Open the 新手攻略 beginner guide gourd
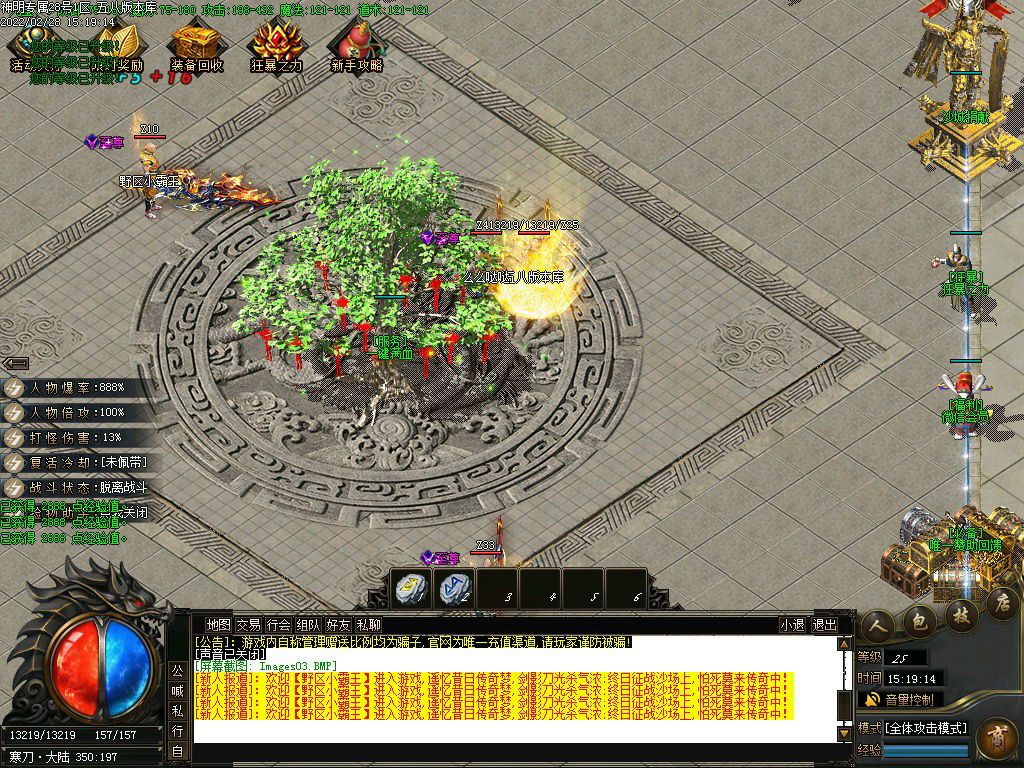 point(357,44)
